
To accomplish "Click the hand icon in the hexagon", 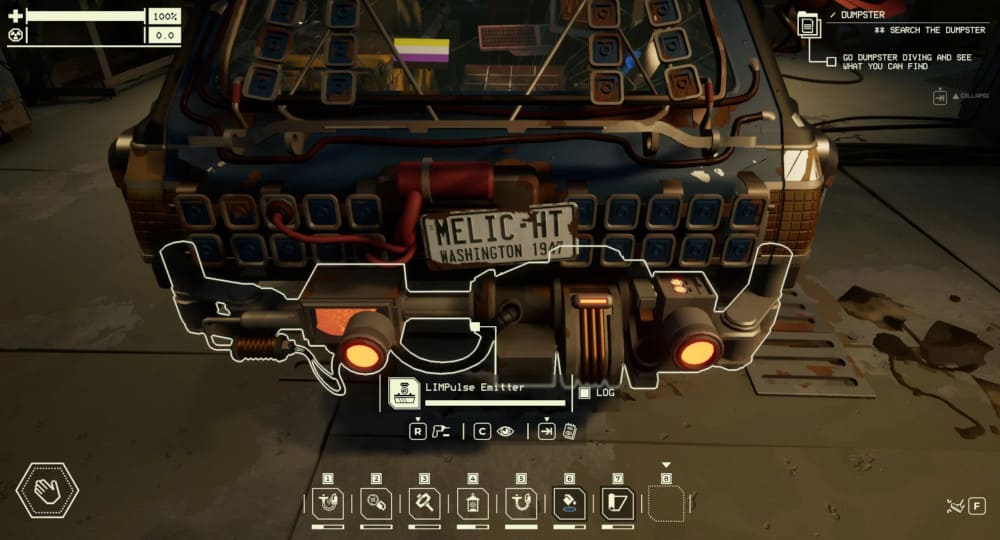I will tap(47, 491).
